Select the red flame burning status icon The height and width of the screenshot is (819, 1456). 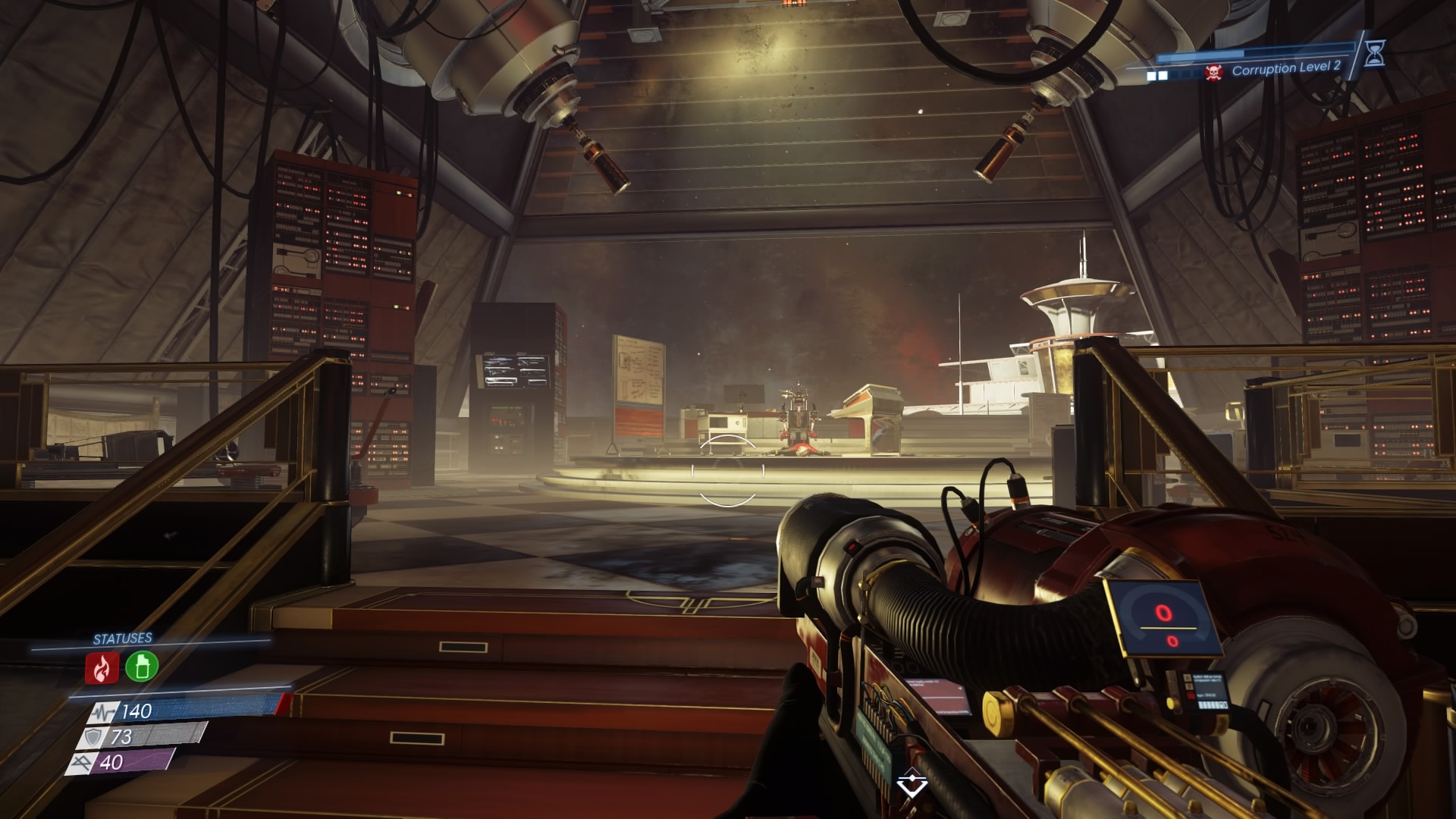pyautogui.click(x=102, y=667)
